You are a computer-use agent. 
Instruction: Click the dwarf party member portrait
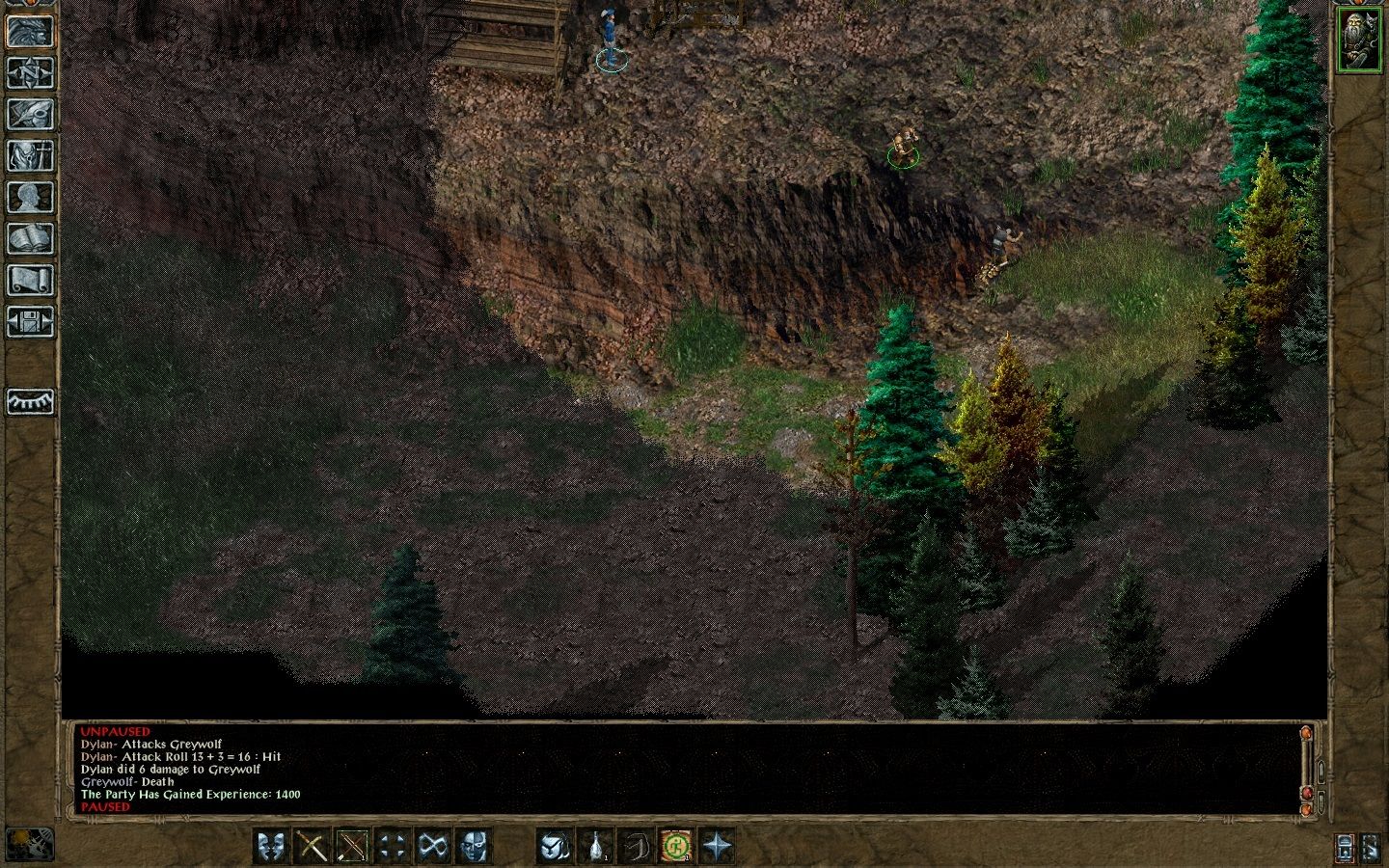click(1360, 41)
